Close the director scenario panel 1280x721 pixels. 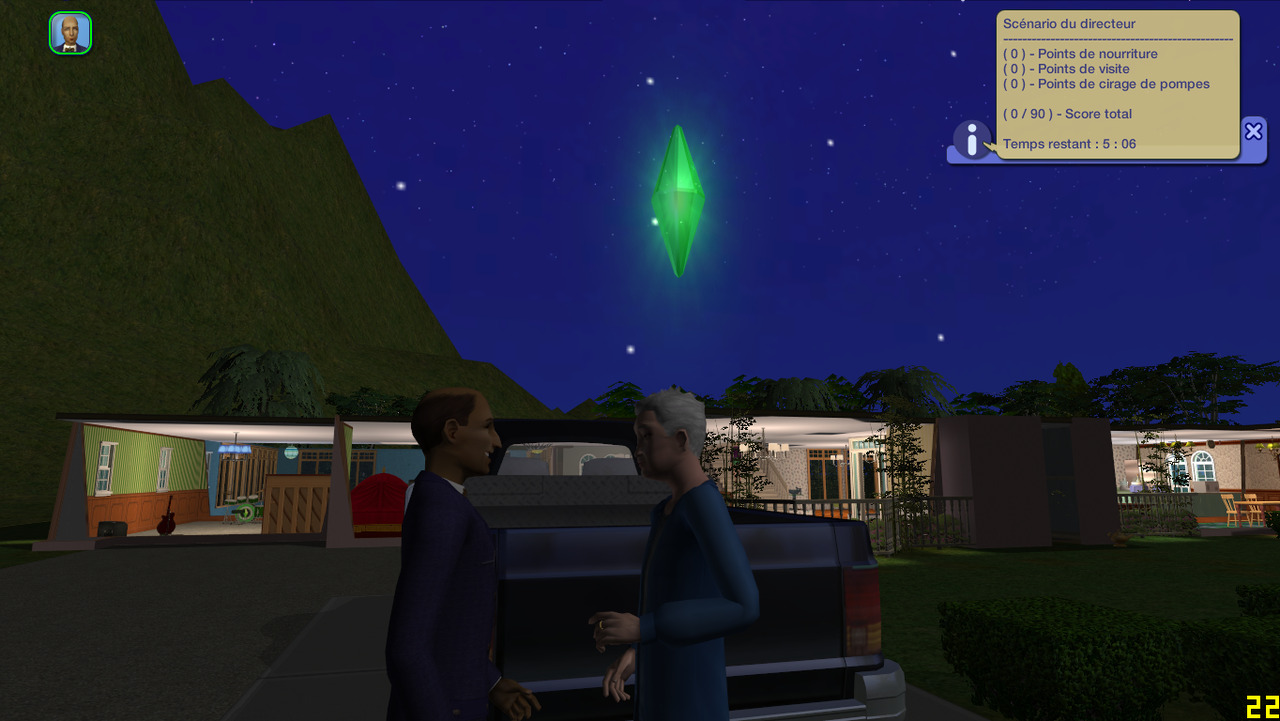[1253, 132]
